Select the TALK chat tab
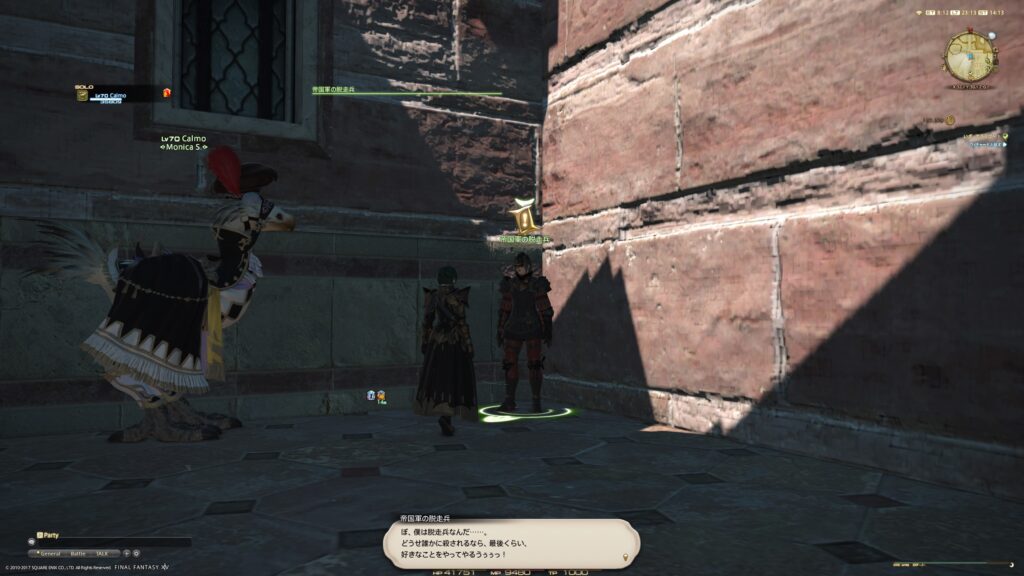Image resolution: width=1024 pixels, height=576 pixels. 102,552
